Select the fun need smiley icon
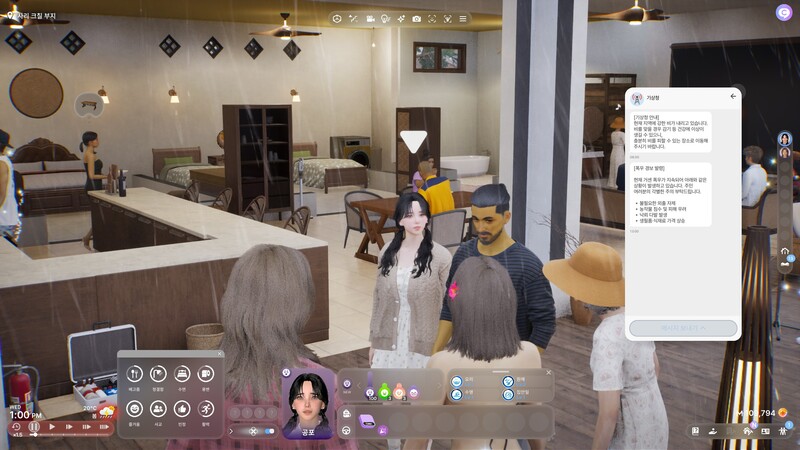 point(135,408)
